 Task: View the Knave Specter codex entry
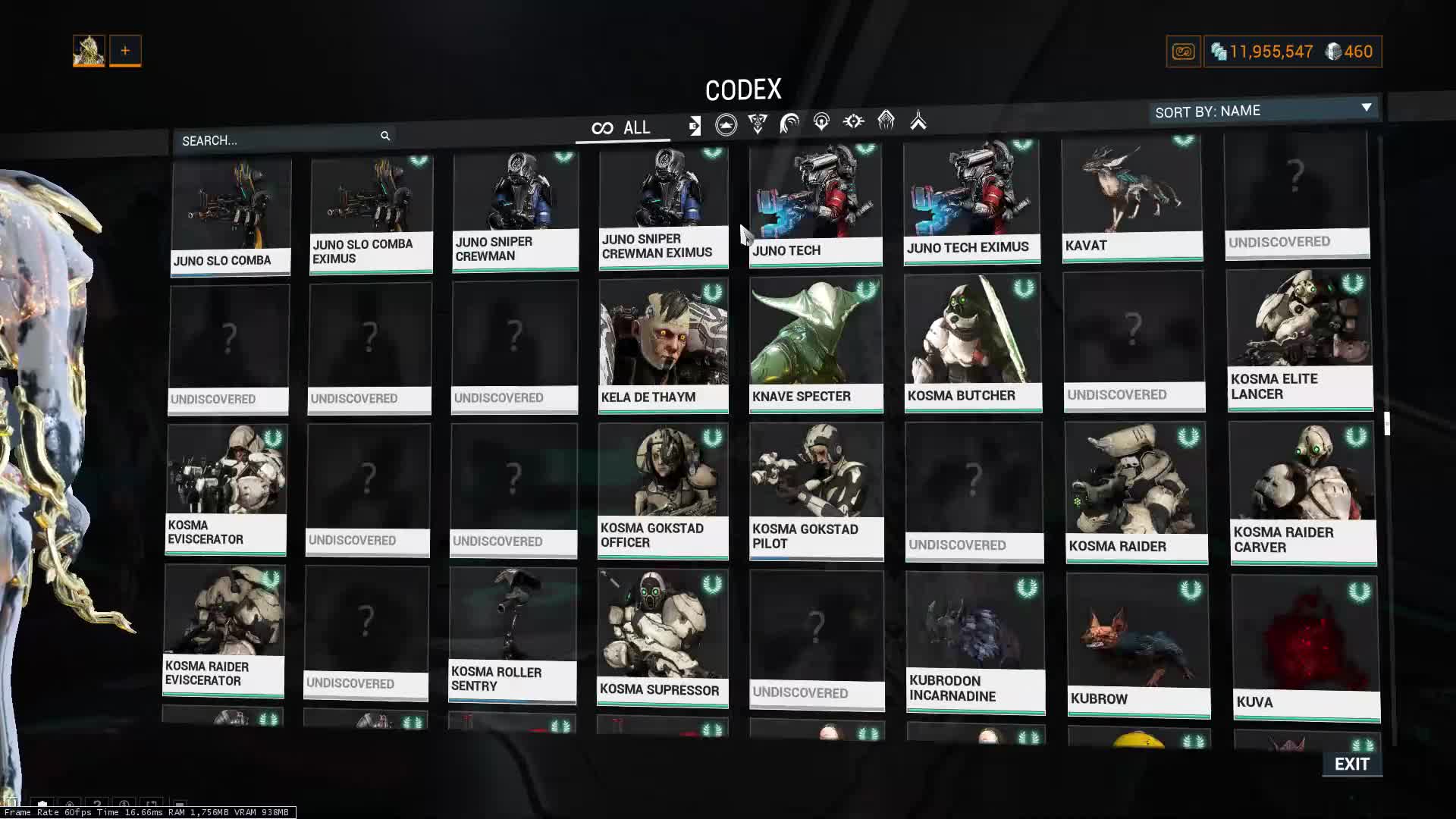816,344
